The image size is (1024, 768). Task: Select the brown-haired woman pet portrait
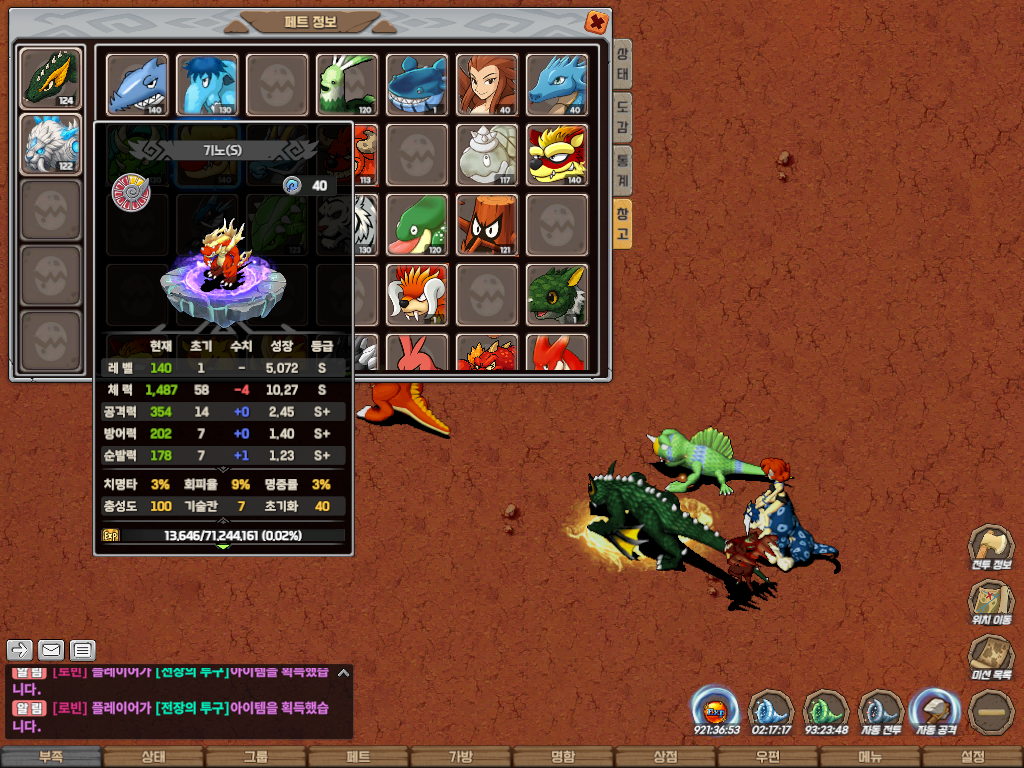click(x=487, y=84)
